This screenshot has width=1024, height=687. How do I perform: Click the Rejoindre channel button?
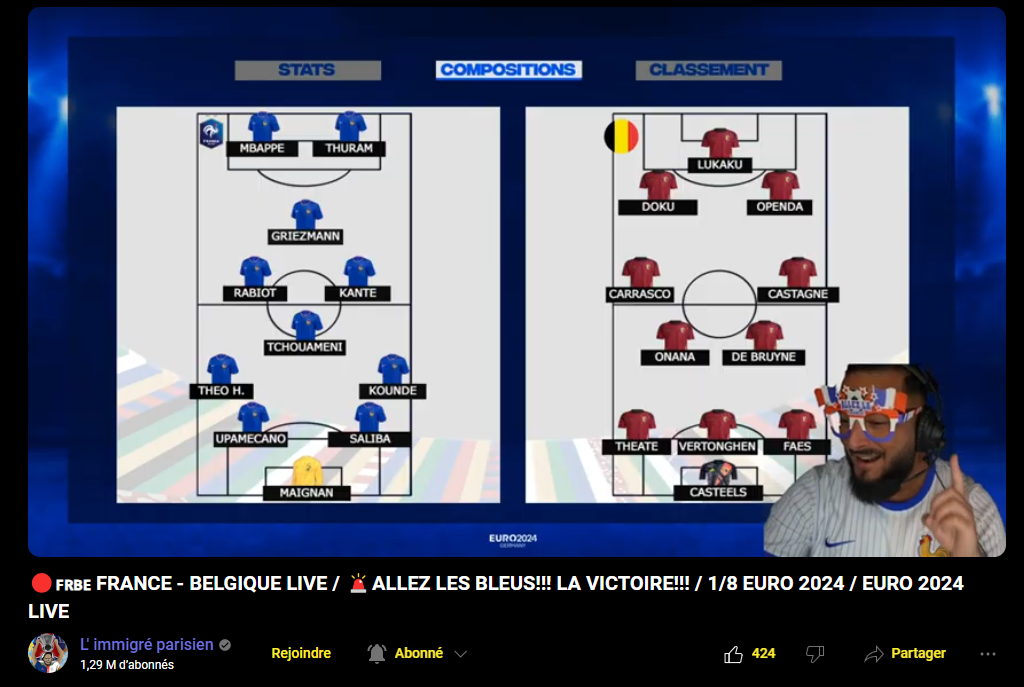click(x=301, y=653)
